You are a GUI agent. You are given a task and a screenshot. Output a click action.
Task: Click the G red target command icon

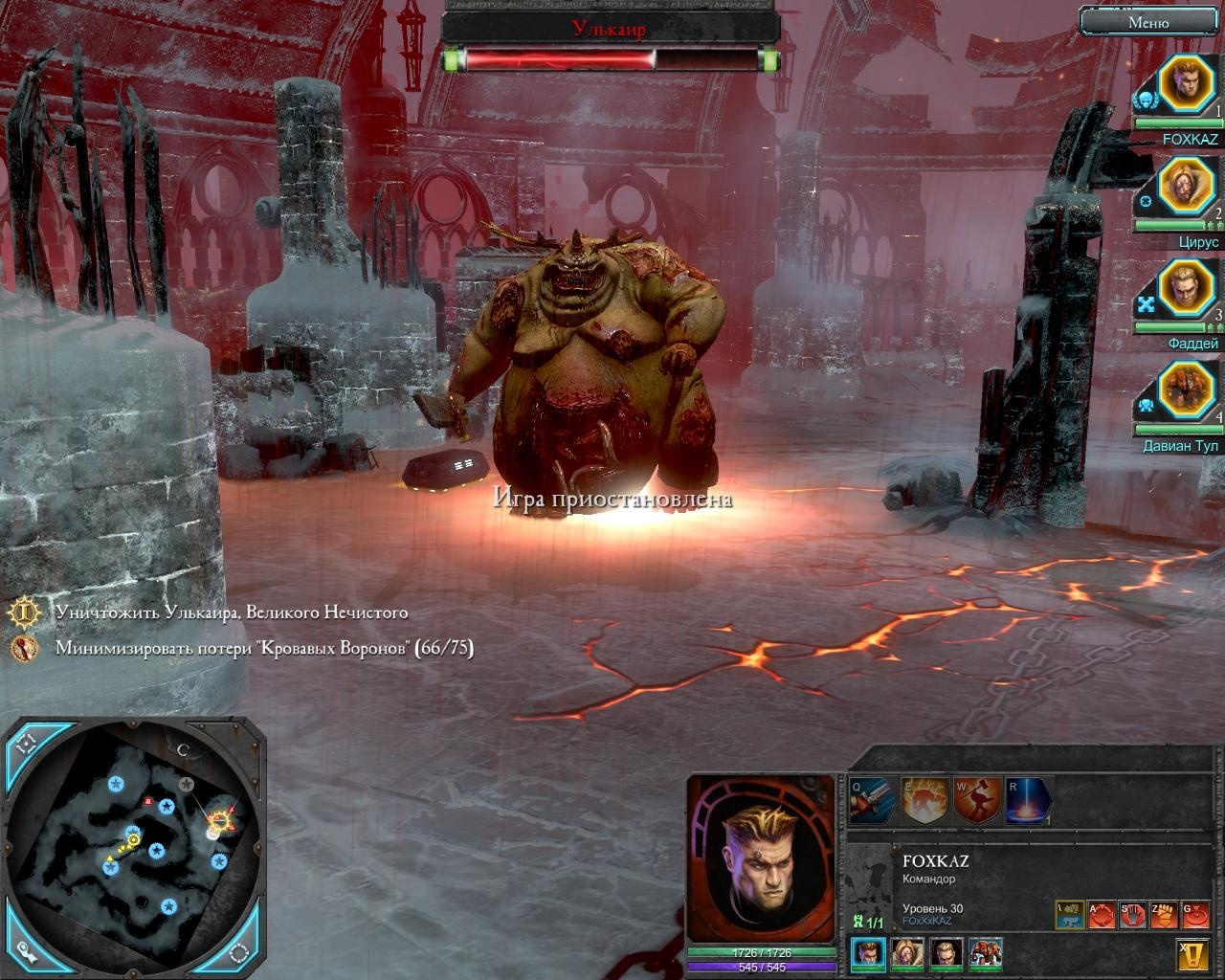tap(1194, 915)
